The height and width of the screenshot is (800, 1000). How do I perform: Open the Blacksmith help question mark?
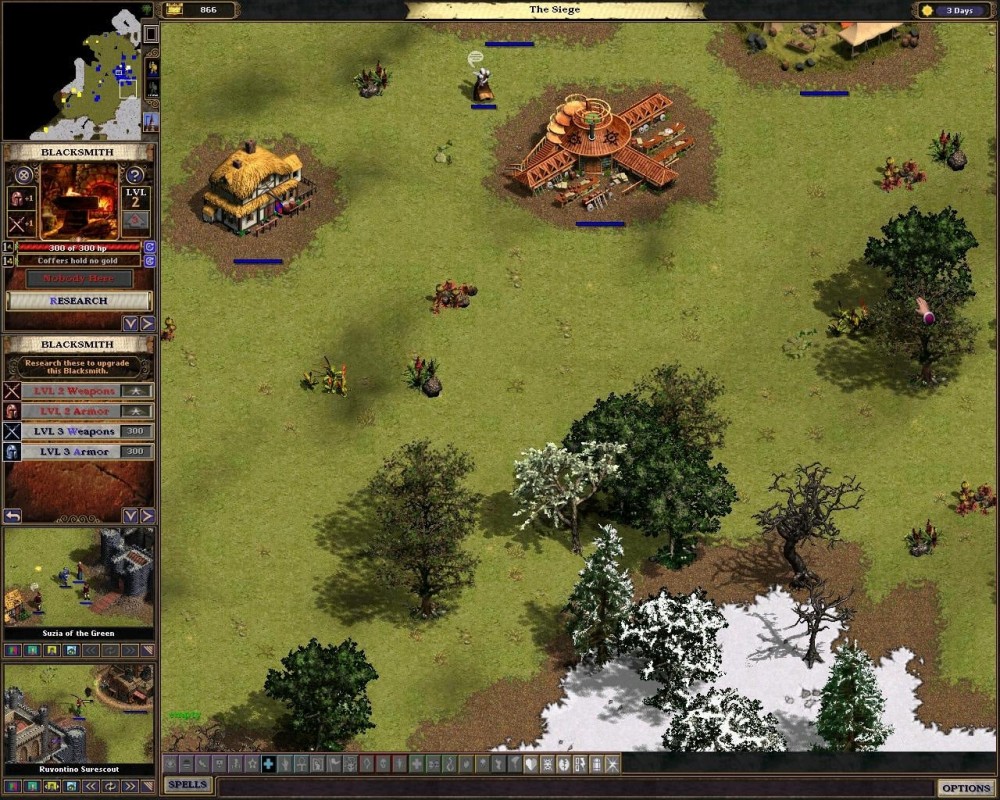tap(136, 175)
